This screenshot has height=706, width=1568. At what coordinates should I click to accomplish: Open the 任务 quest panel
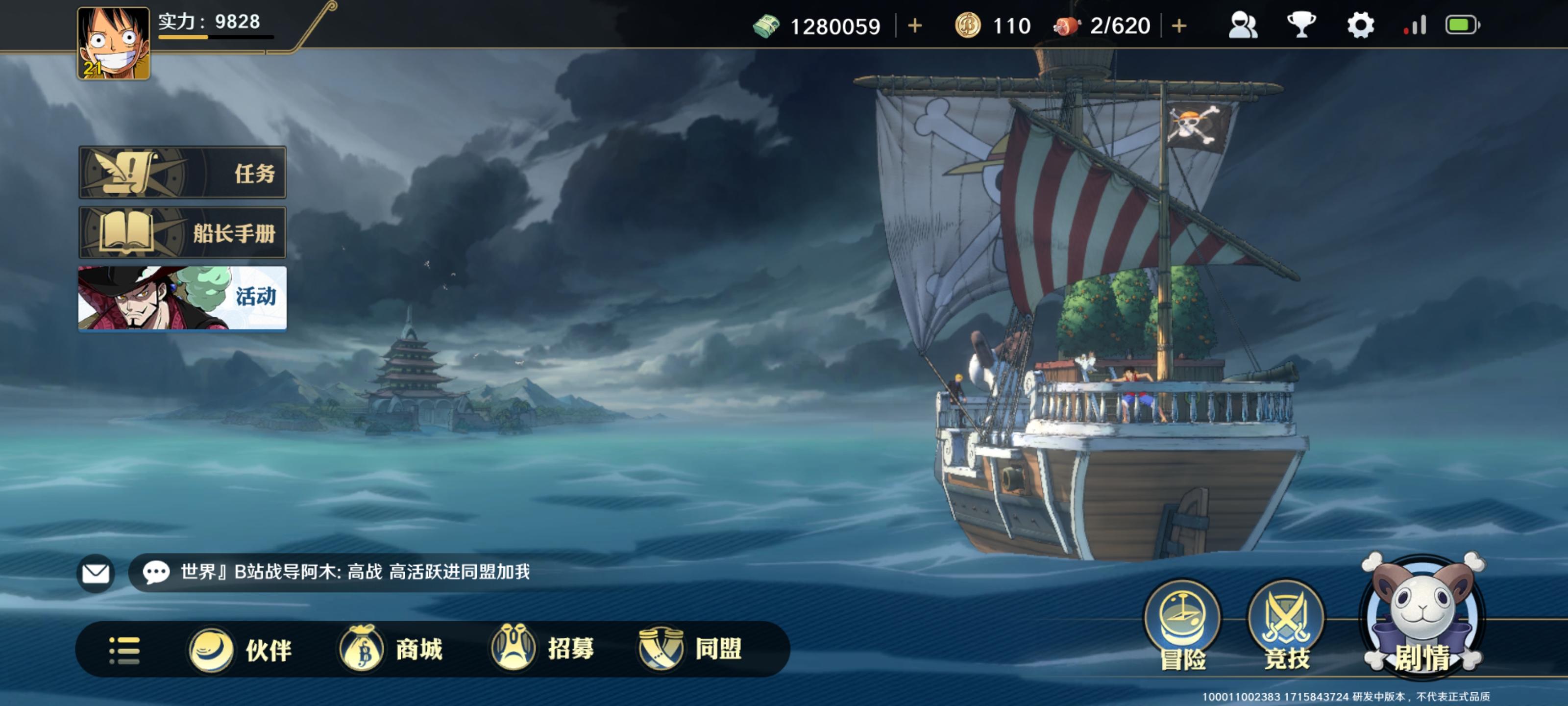(182, 174)
